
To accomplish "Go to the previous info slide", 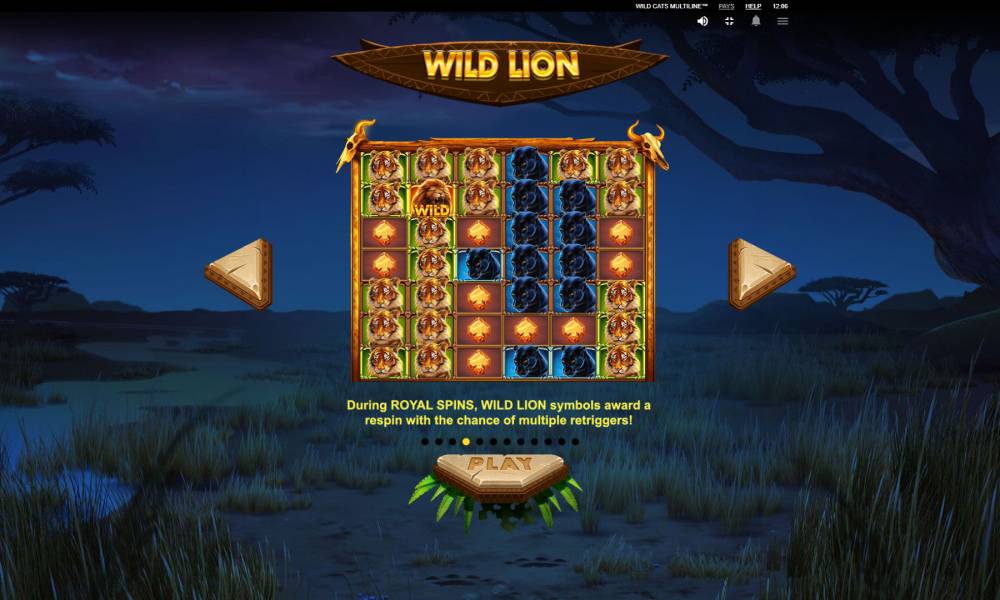I will pyautogui.click(x=241, y=273).
